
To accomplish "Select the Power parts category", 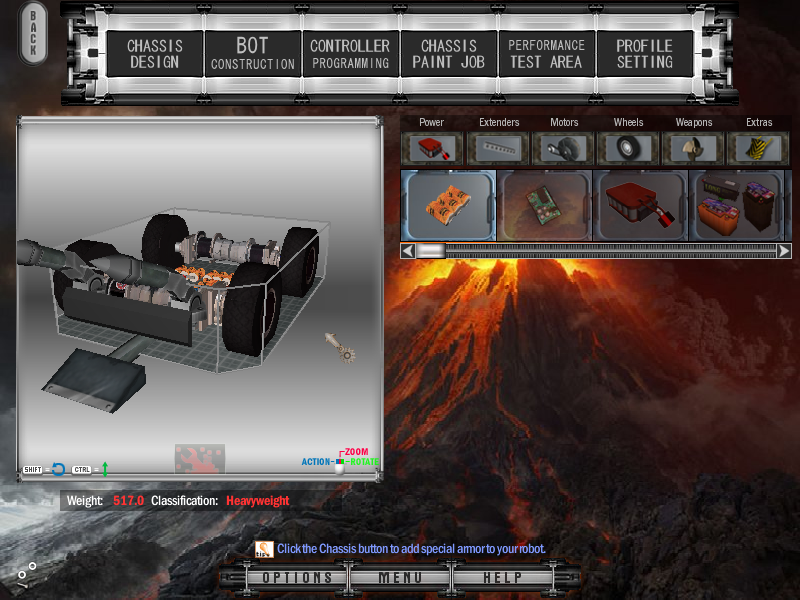I will (432, 148).
